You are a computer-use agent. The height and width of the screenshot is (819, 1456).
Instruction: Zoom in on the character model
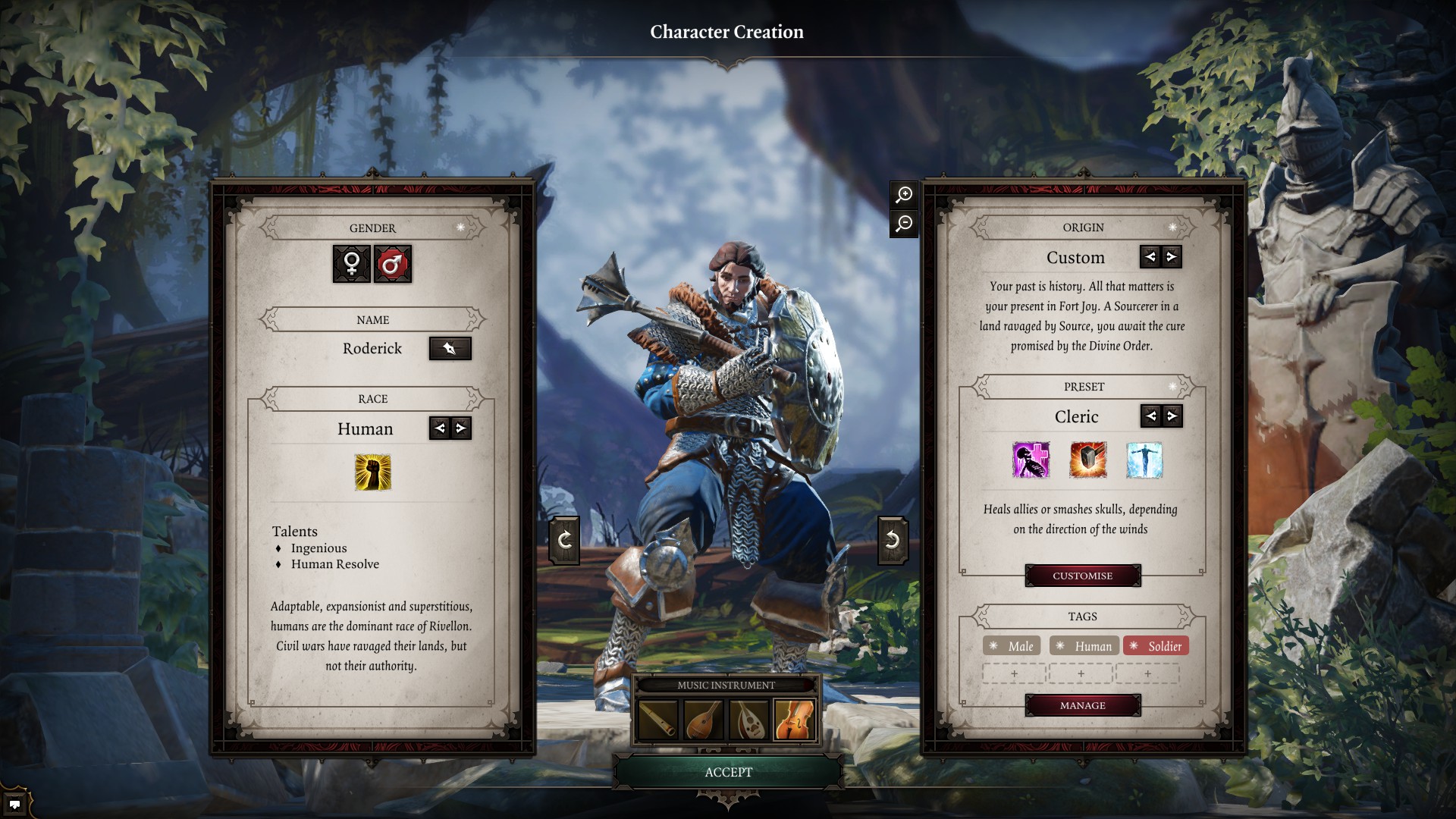point(904,195)
